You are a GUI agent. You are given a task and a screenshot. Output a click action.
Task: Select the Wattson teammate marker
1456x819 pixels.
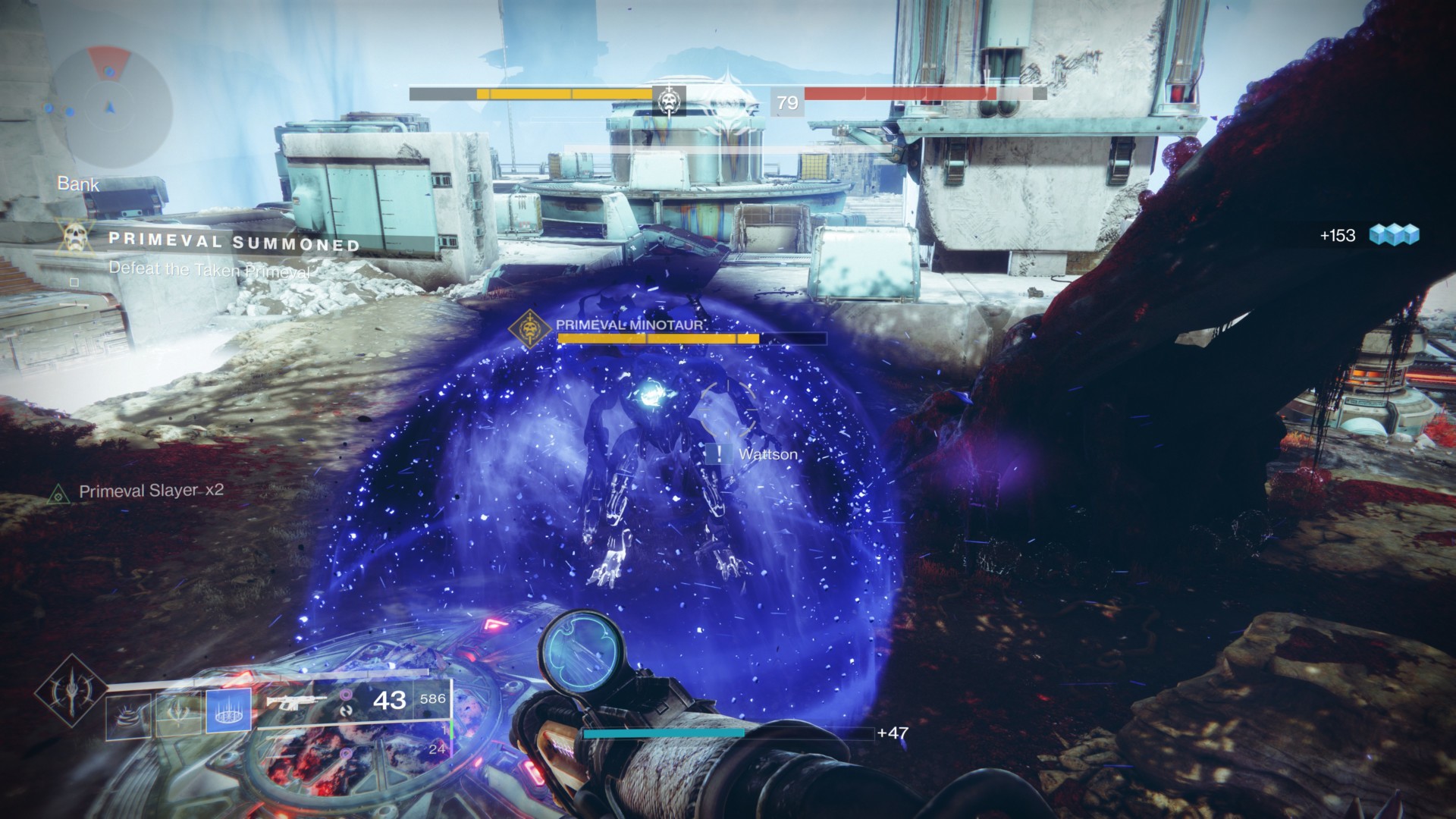[717, 454]
